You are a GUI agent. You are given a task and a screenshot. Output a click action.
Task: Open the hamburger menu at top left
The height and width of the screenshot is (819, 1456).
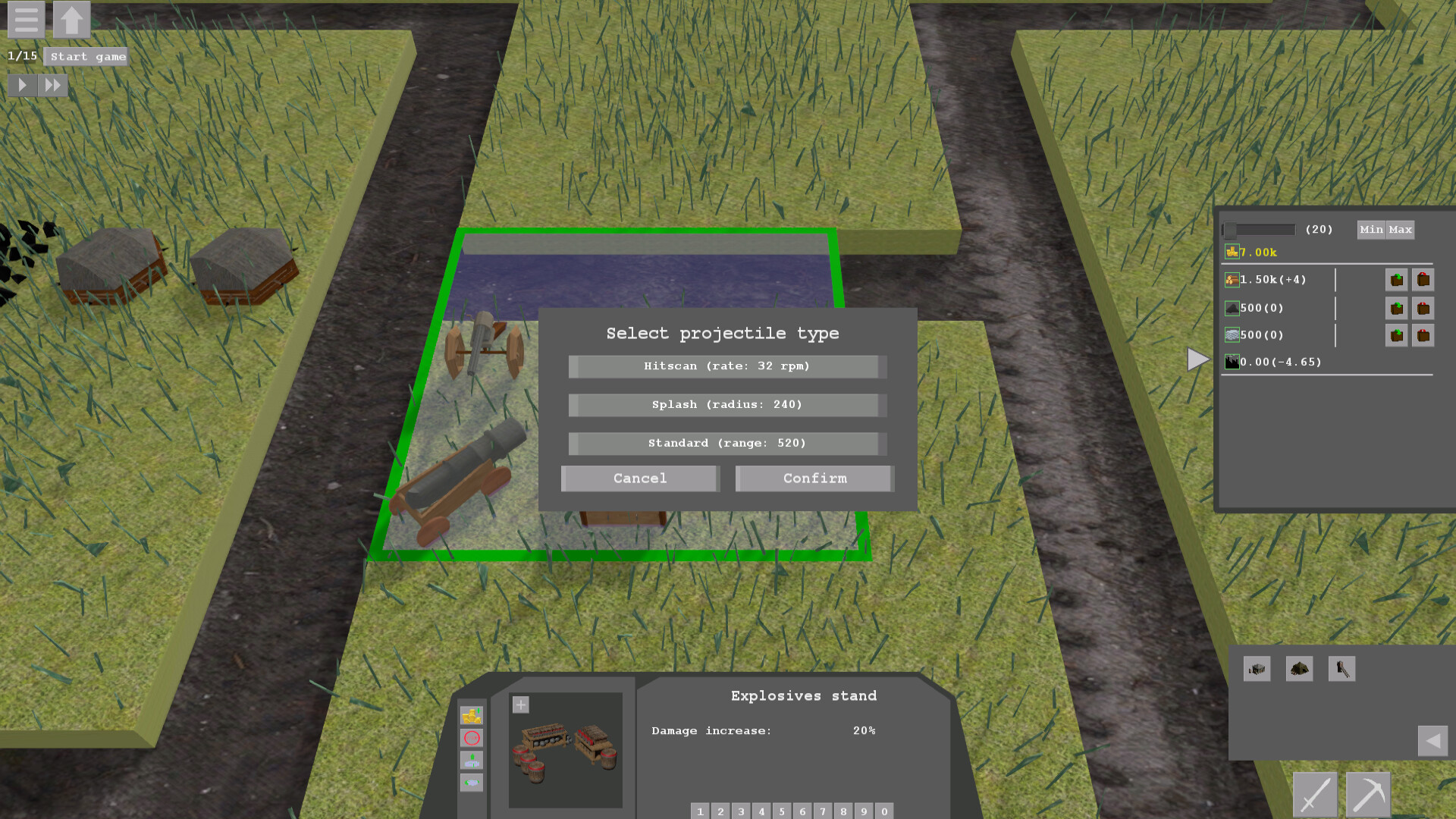[x=26, y=20]
